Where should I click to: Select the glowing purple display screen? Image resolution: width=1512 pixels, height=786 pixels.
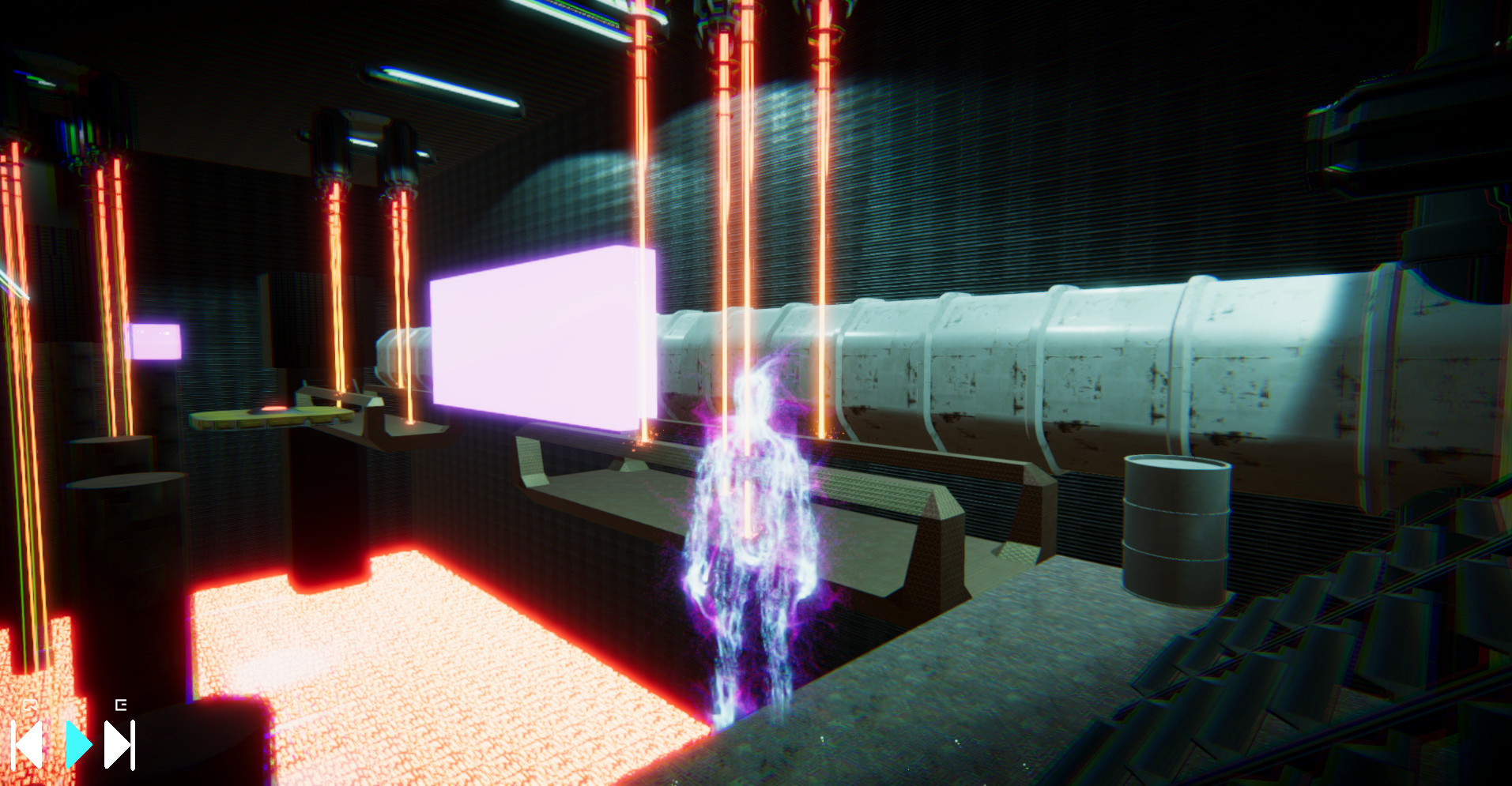tap(537, 340)
